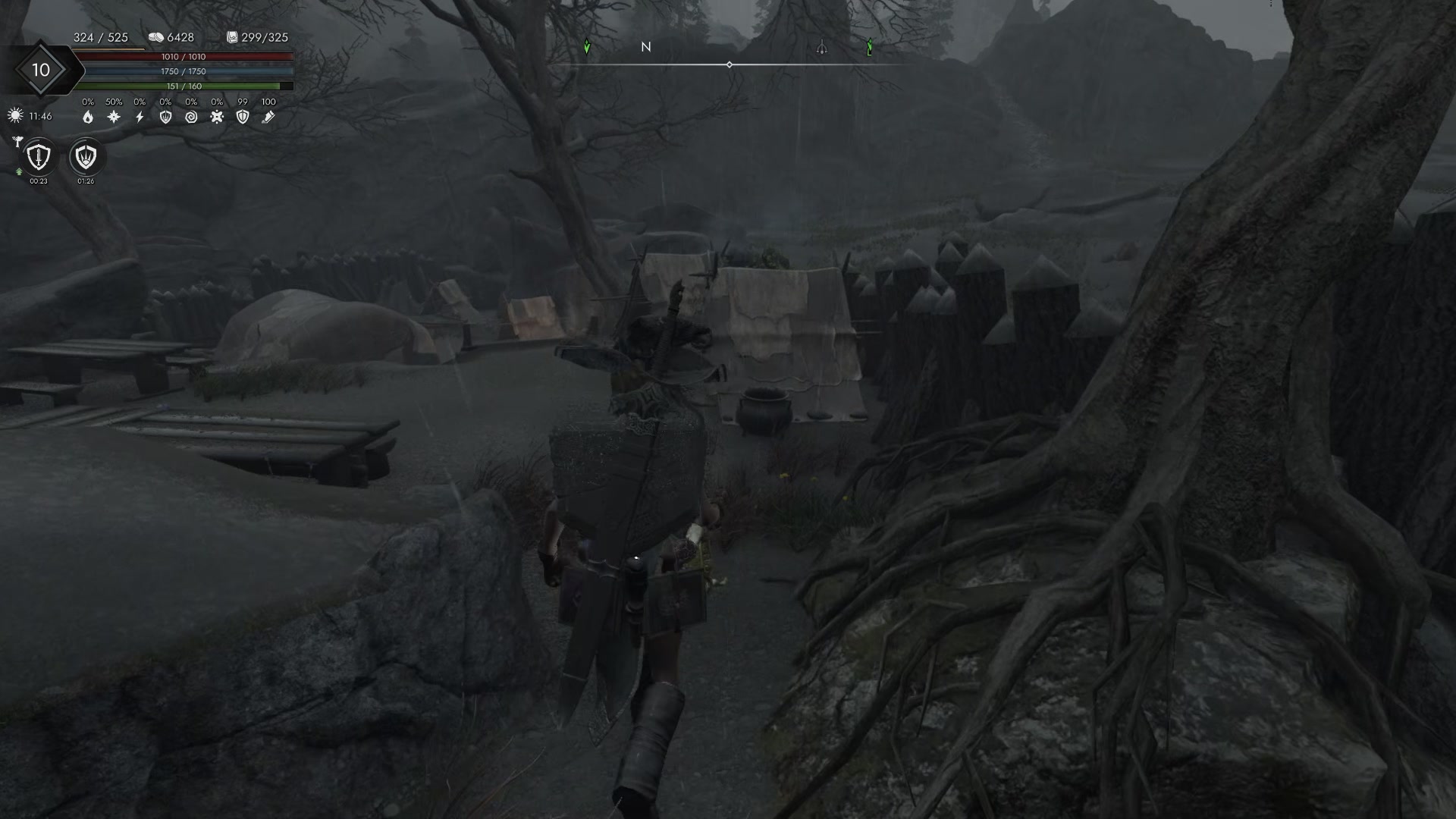Select the book icon showing 299/325
Image resolution: width=1456 pixels, height=819 pixels.
click(x=232, y=38)
